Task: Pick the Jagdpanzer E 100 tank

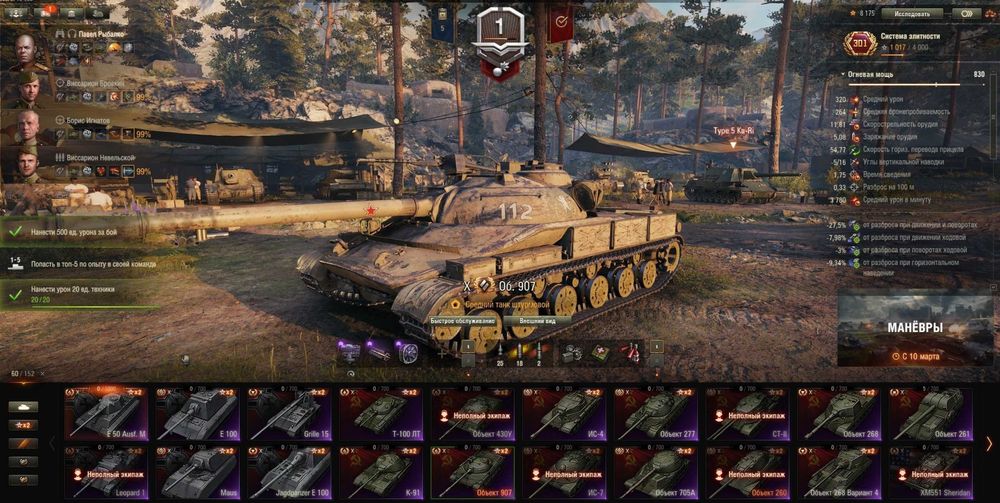Action: click(x=289, y=472)
